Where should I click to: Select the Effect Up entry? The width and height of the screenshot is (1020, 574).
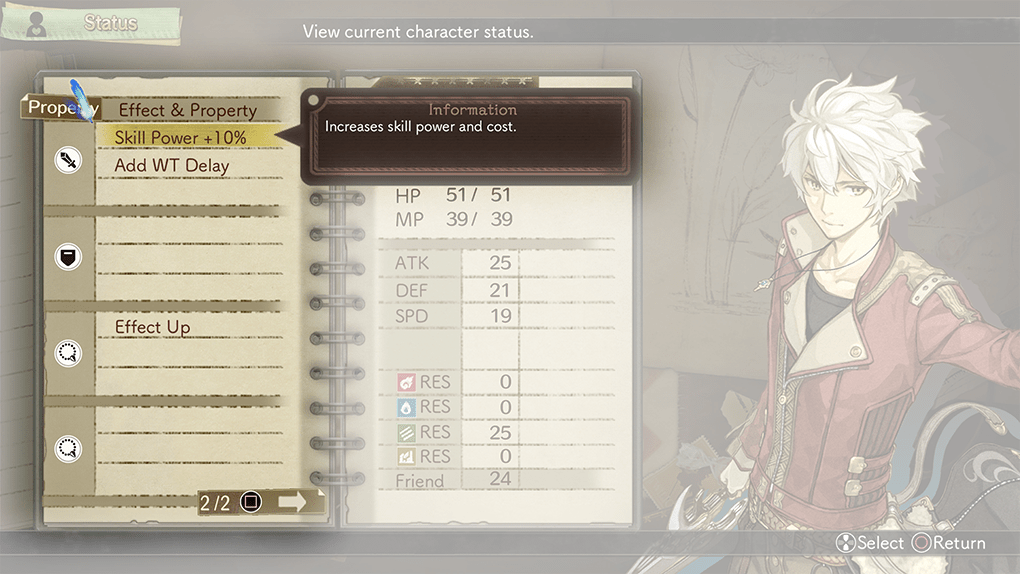[x=152, y=327]
